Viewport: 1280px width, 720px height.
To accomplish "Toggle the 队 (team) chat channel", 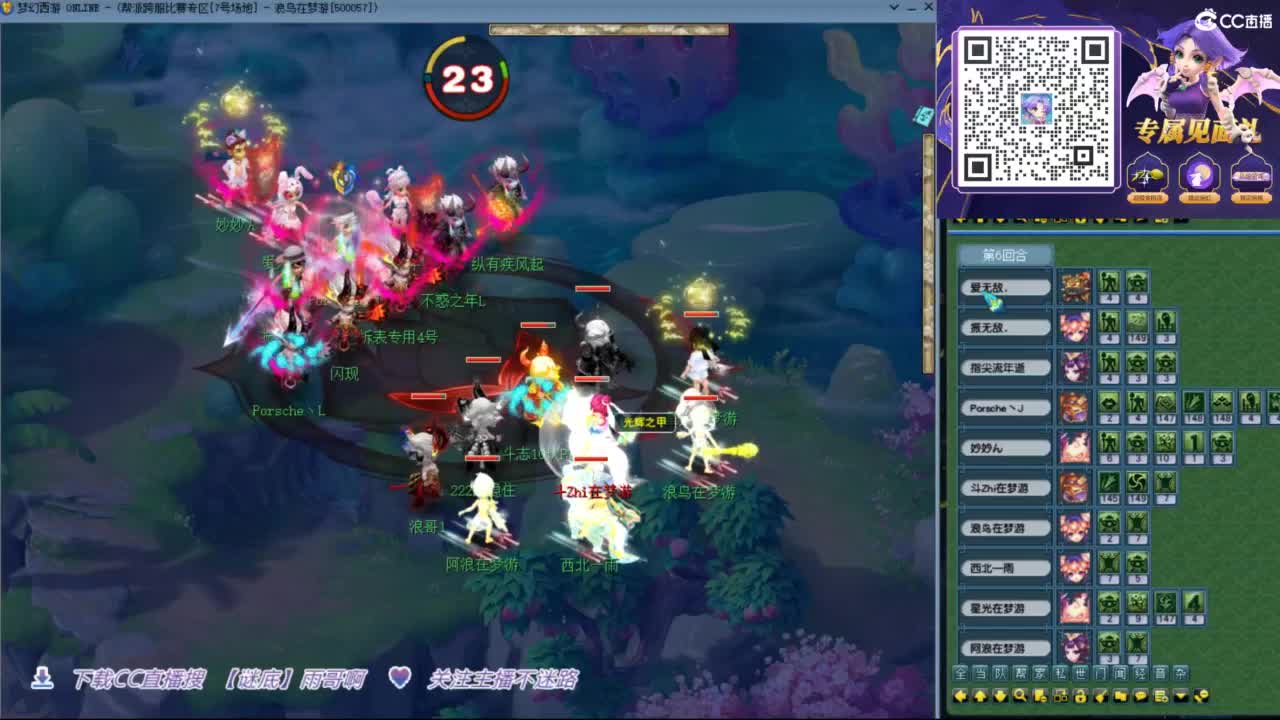I will 1000,672.
